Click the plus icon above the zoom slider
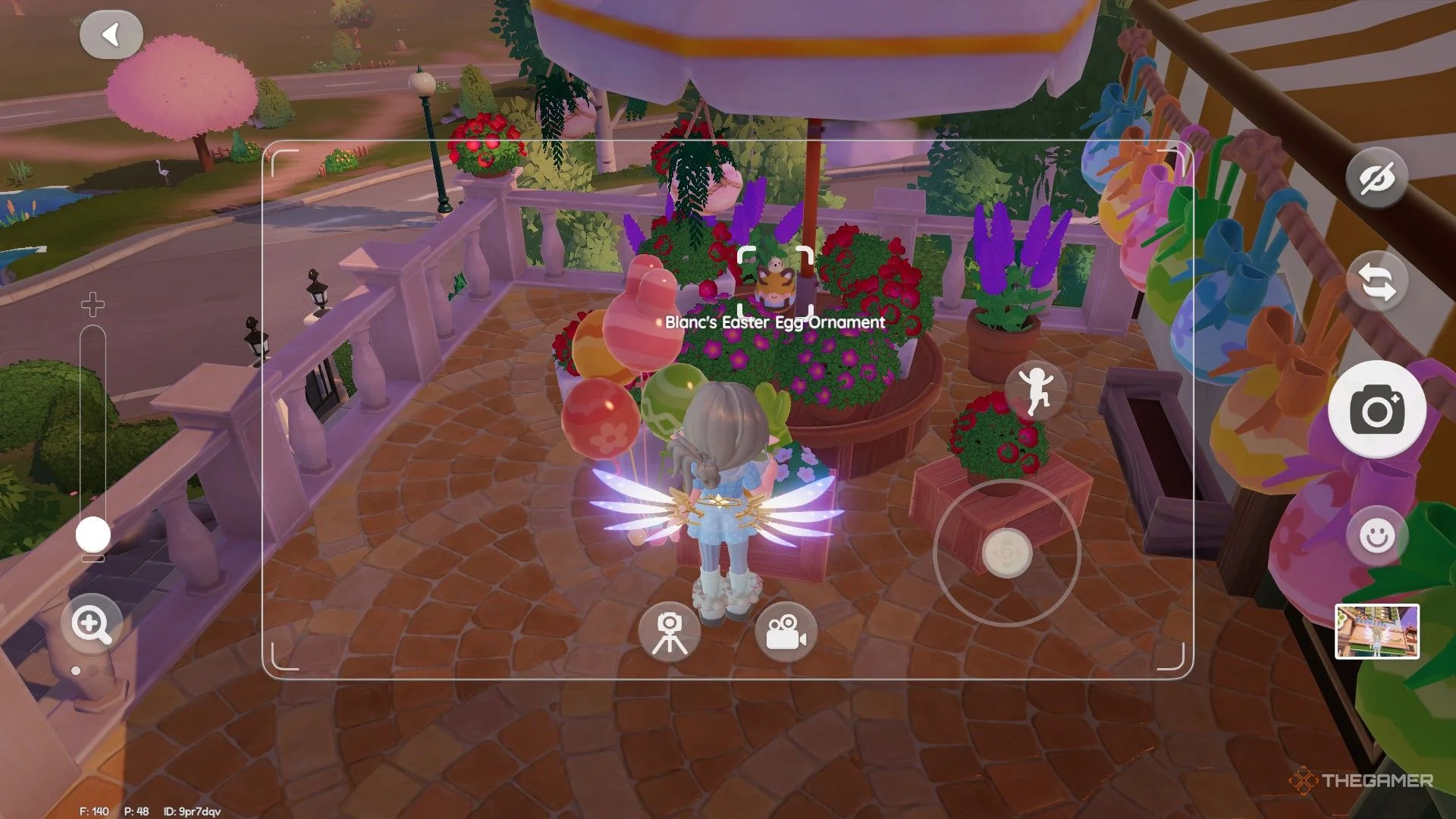Viewport: 1456px width, 819px height. tap(93, 306)
